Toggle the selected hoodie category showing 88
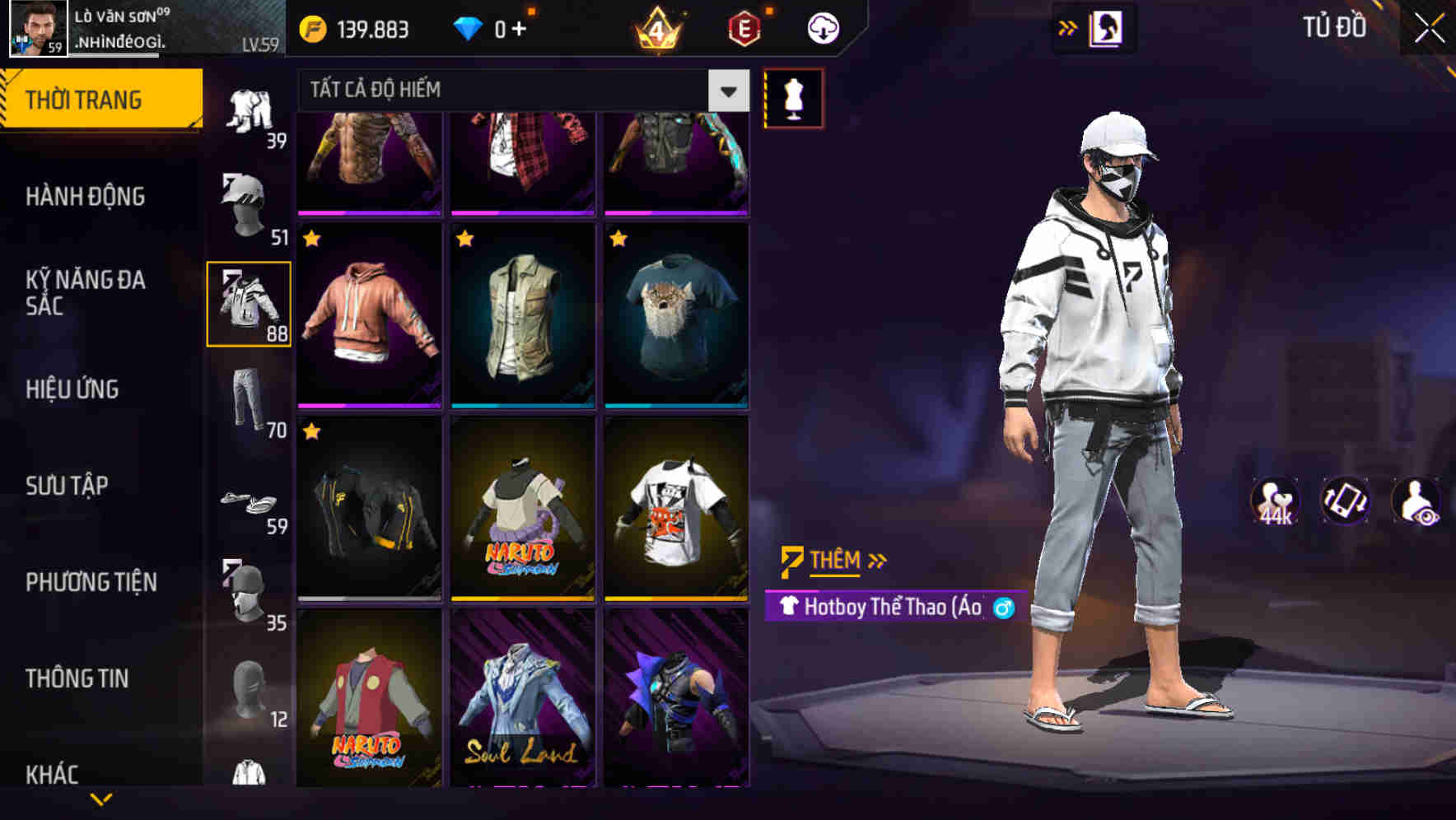Image resolution: width=1456 pixels, height=820 pixels. 247,303
